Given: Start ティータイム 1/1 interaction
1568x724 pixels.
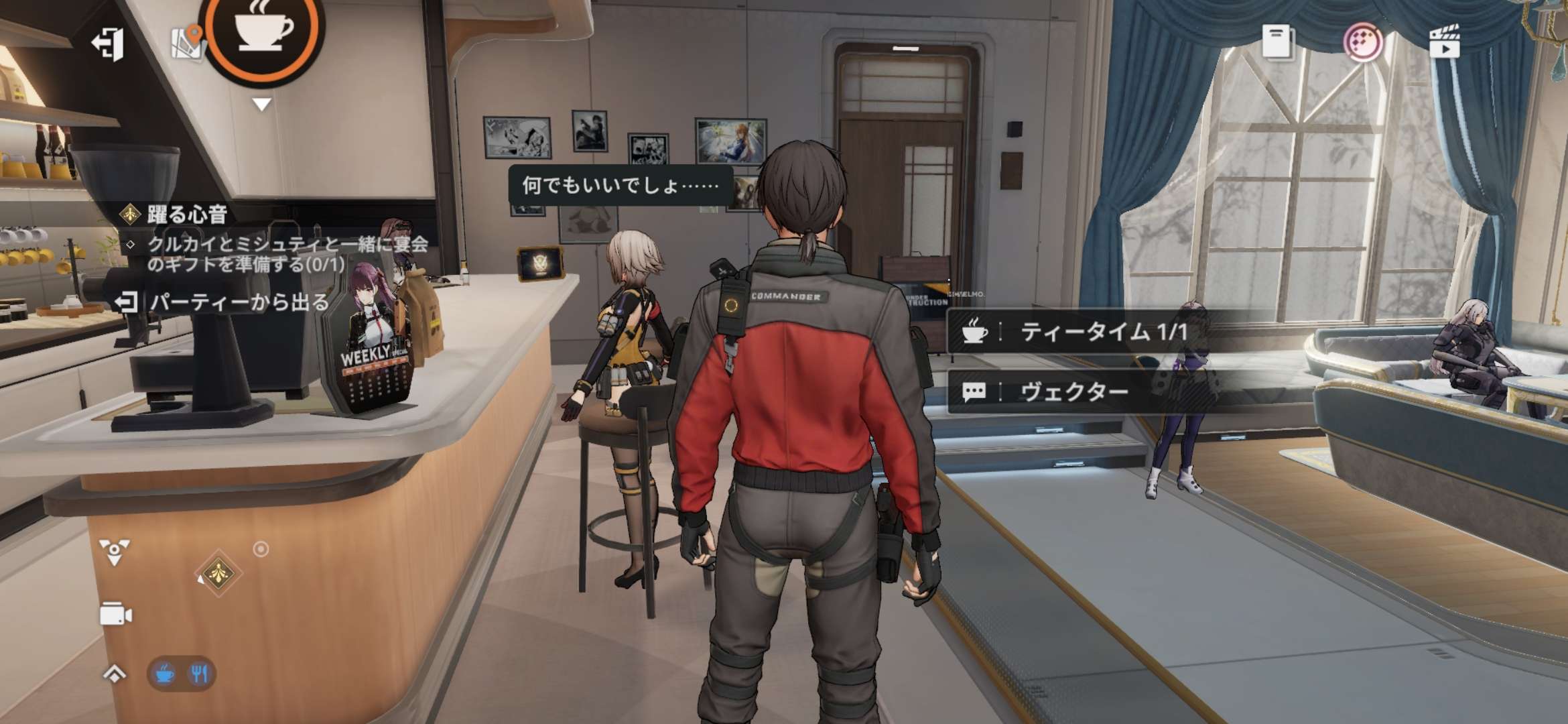Looking at the screenshot, I should [x=1102, y=332].
